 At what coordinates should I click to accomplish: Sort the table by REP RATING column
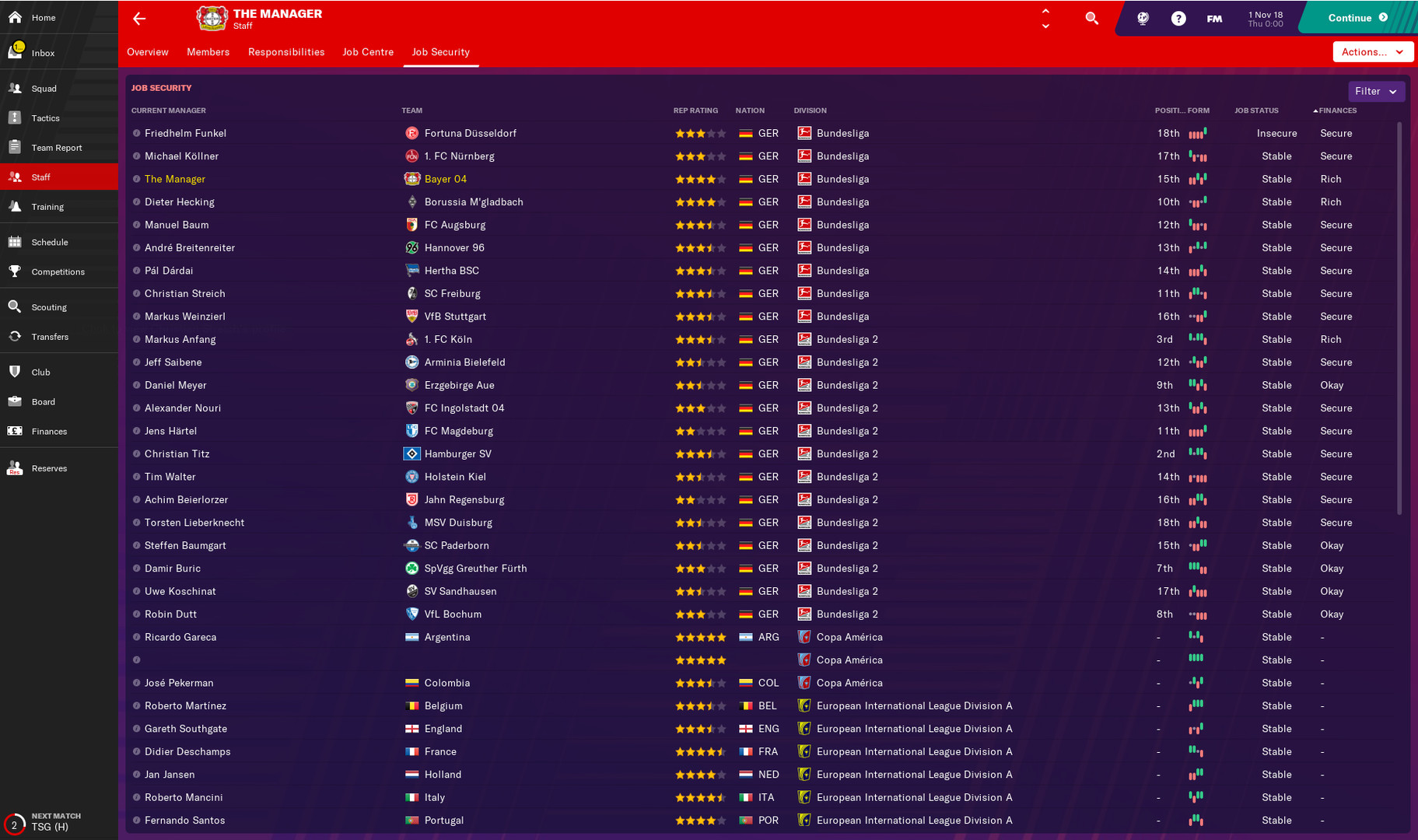pyautogui.click(x=695, y=110)
